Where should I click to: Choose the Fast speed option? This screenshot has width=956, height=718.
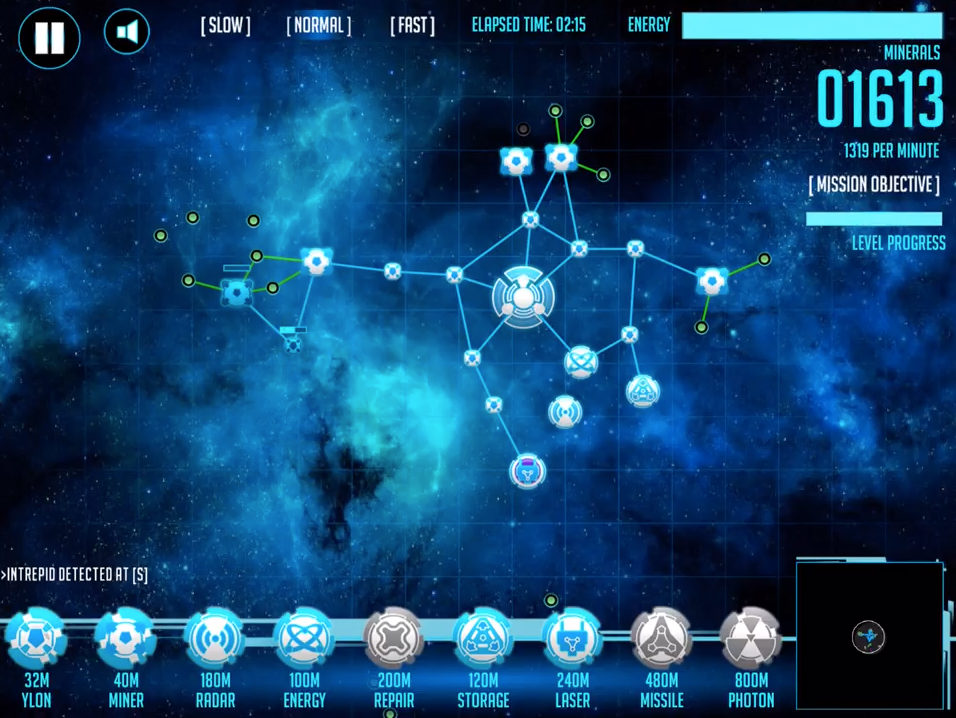(x=412, y=25)
